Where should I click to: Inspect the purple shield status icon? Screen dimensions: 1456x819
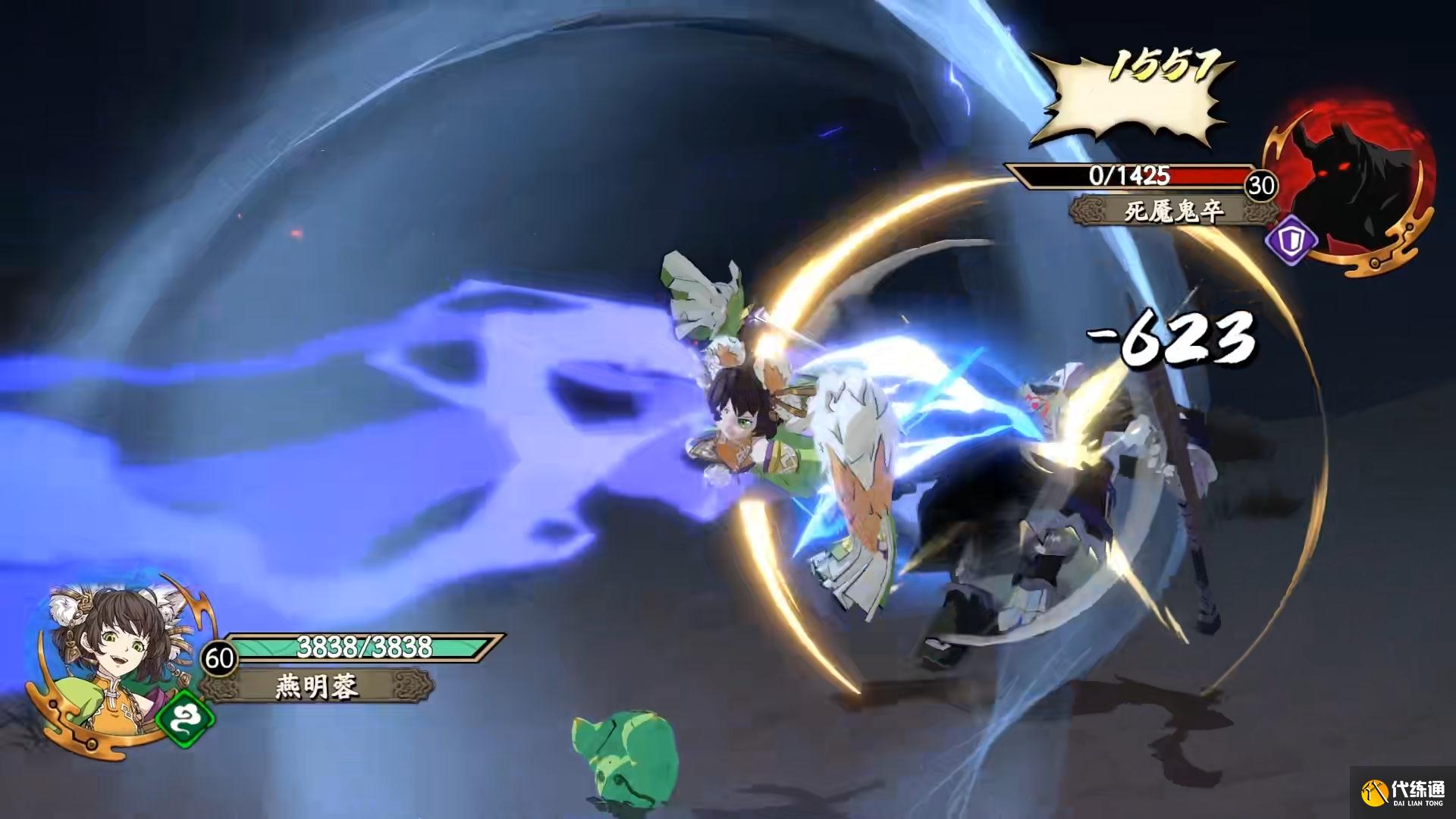(x=1291, y=240)
